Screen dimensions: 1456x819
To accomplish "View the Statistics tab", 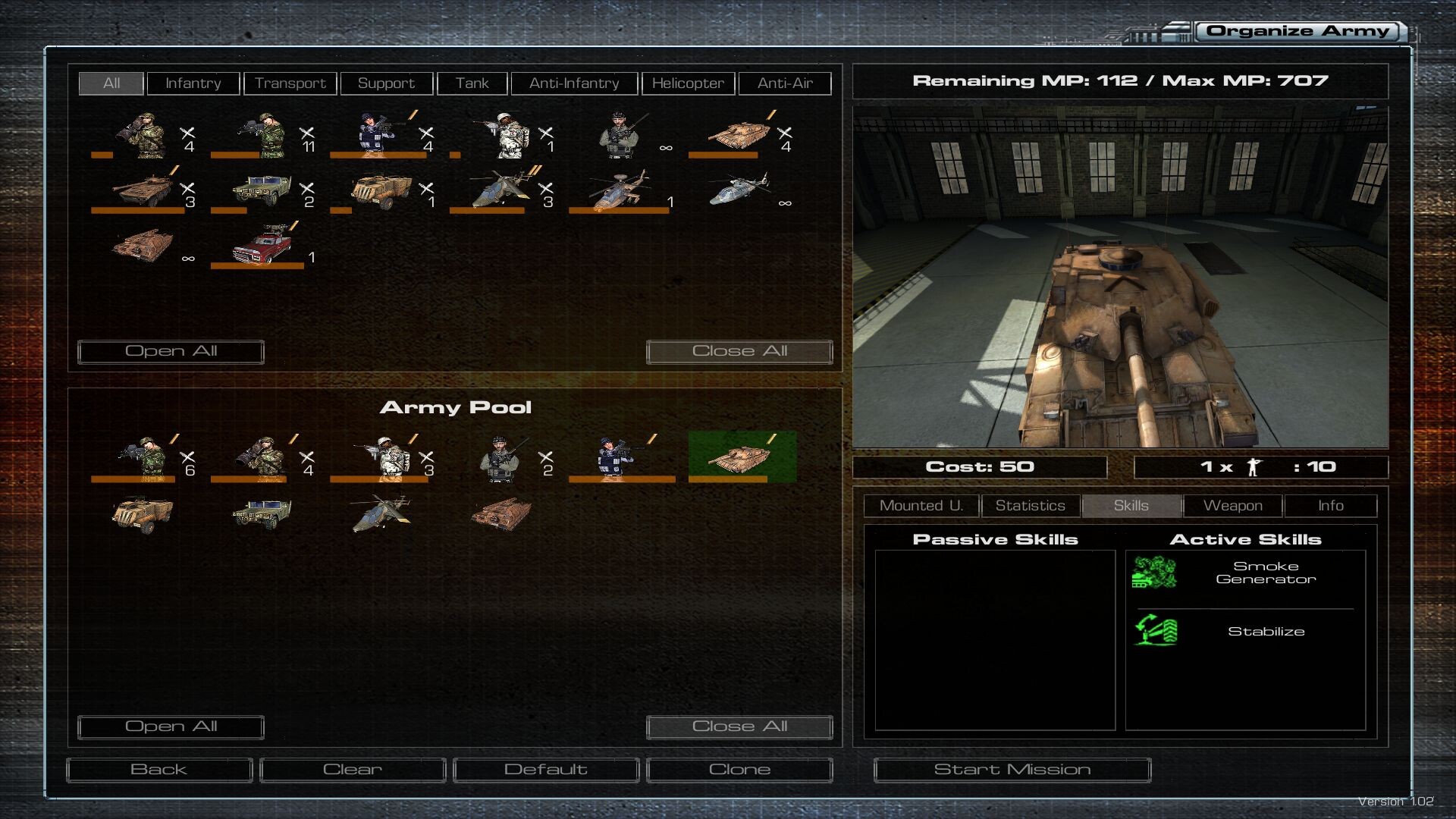I will (1030, 506).
